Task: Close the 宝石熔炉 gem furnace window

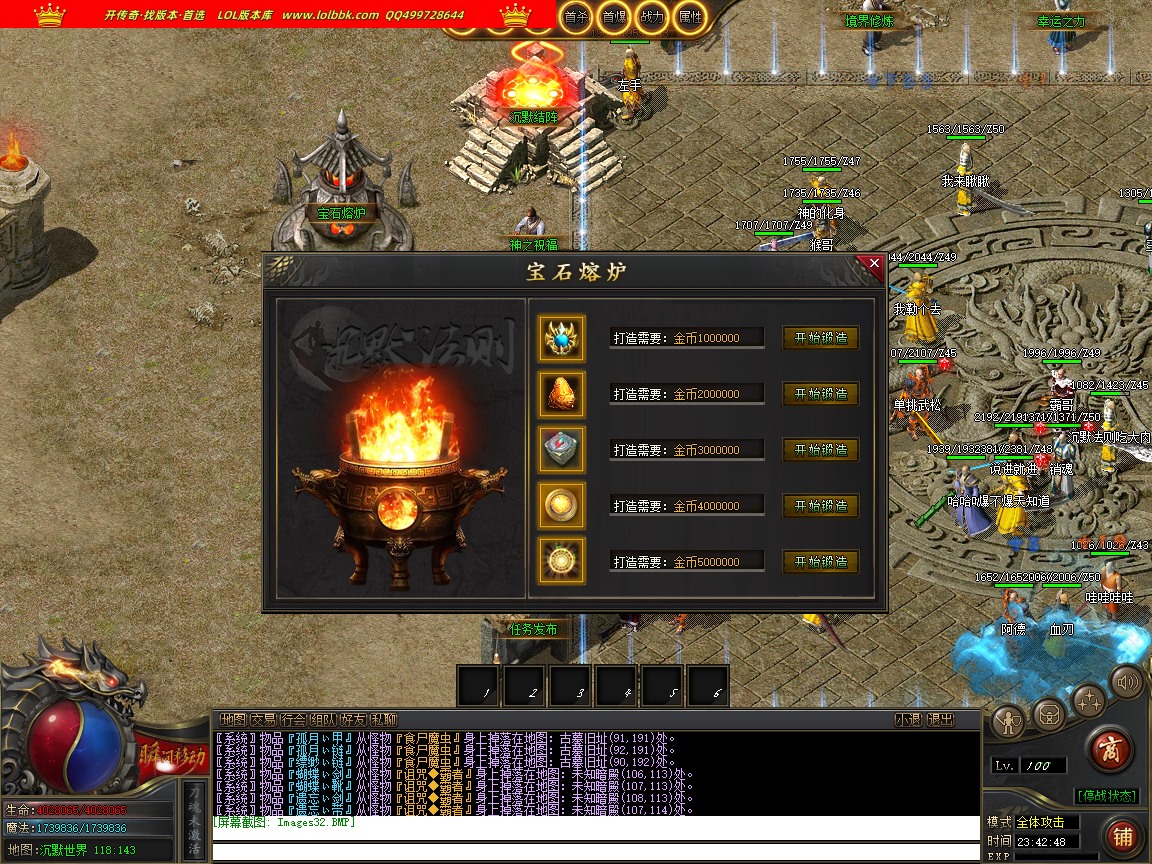Action: (874, 264)
